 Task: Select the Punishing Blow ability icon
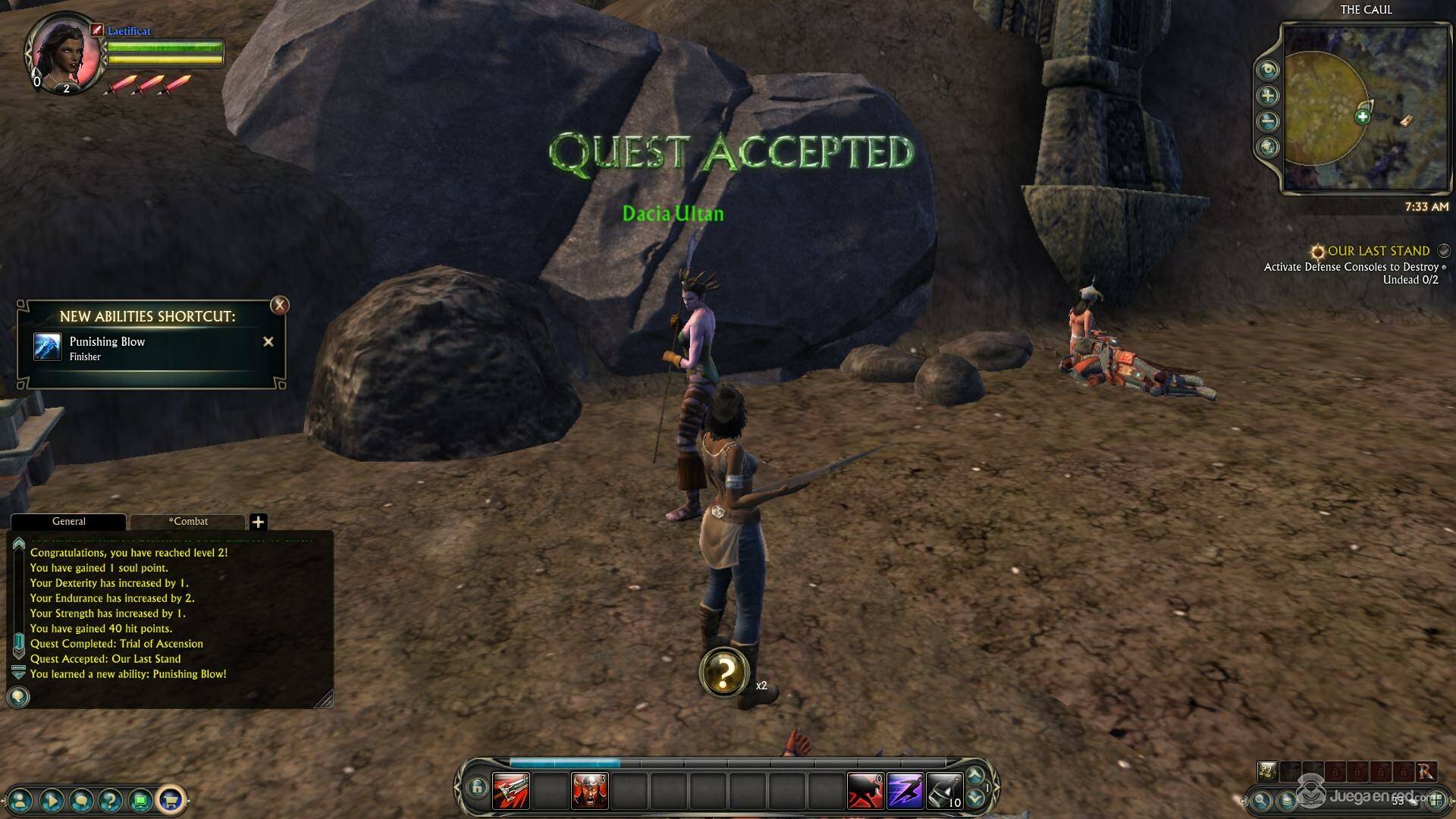click(47, 347)
